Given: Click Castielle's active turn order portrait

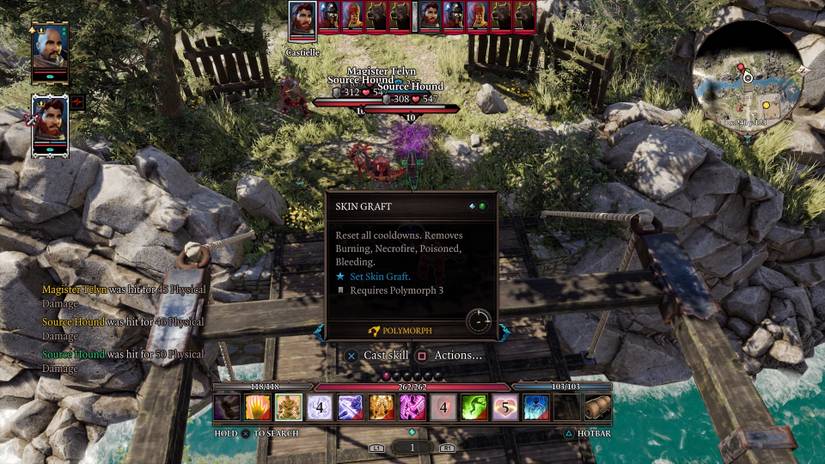Looking at the screenshot, I should tap(303, 20).
